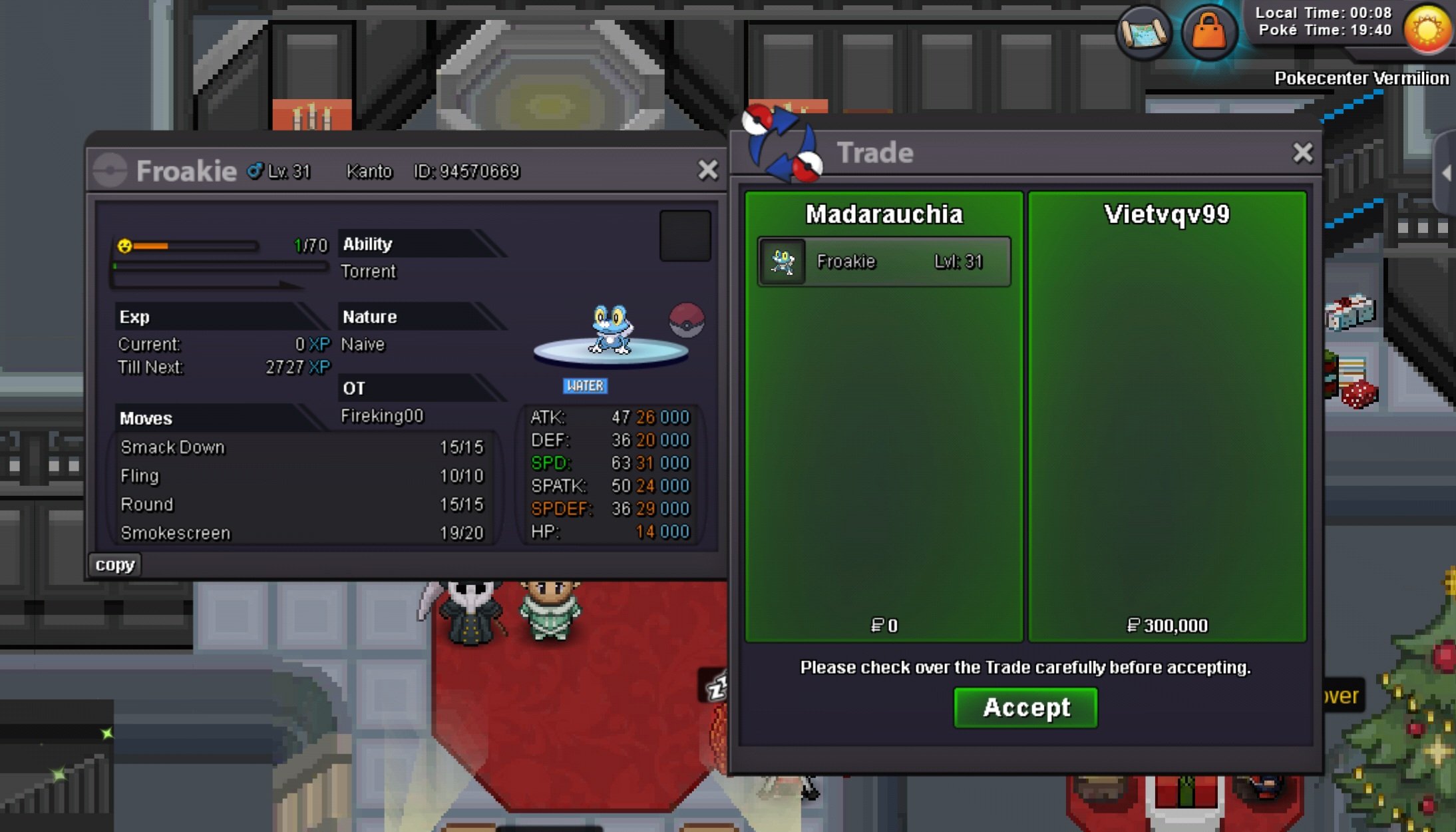
Task: Open the map scroll icon
Action: click(x=1143, y=31)
